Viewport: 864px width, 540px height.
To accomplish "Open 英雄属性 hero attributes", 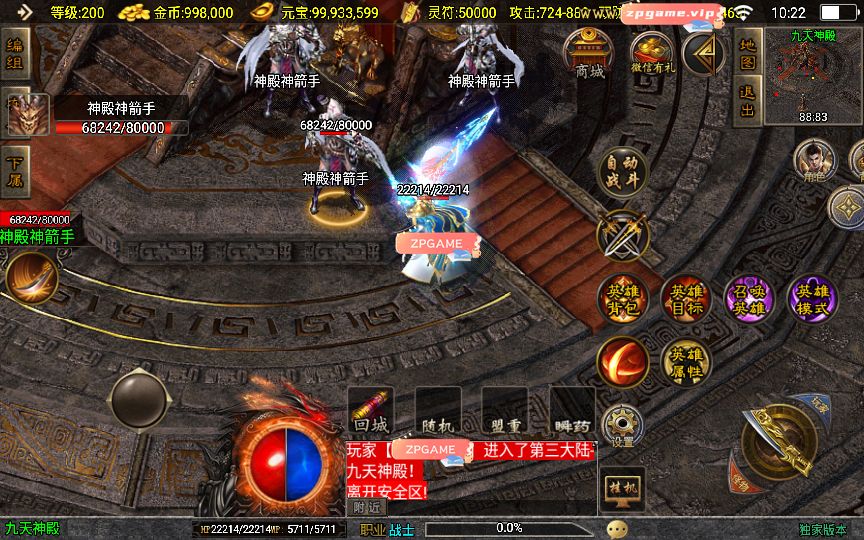I will (685, 362).
